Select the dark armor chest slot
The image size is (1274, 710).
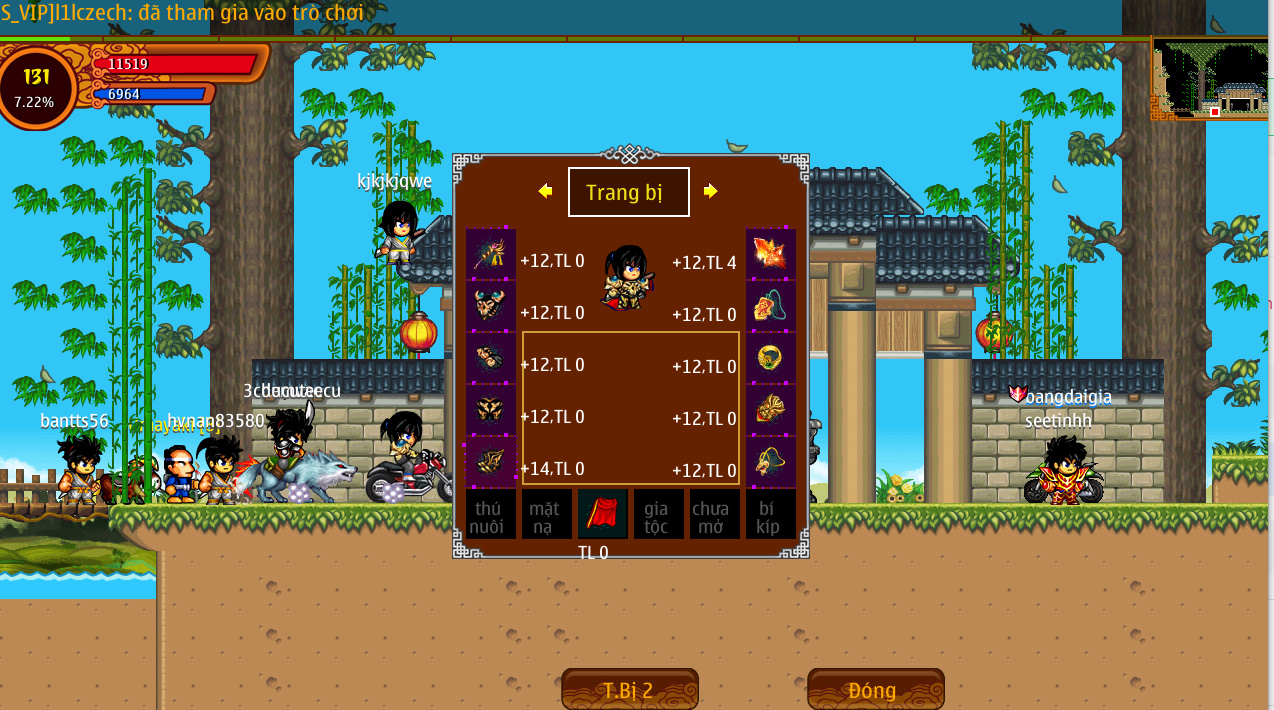tap(490, 410)
